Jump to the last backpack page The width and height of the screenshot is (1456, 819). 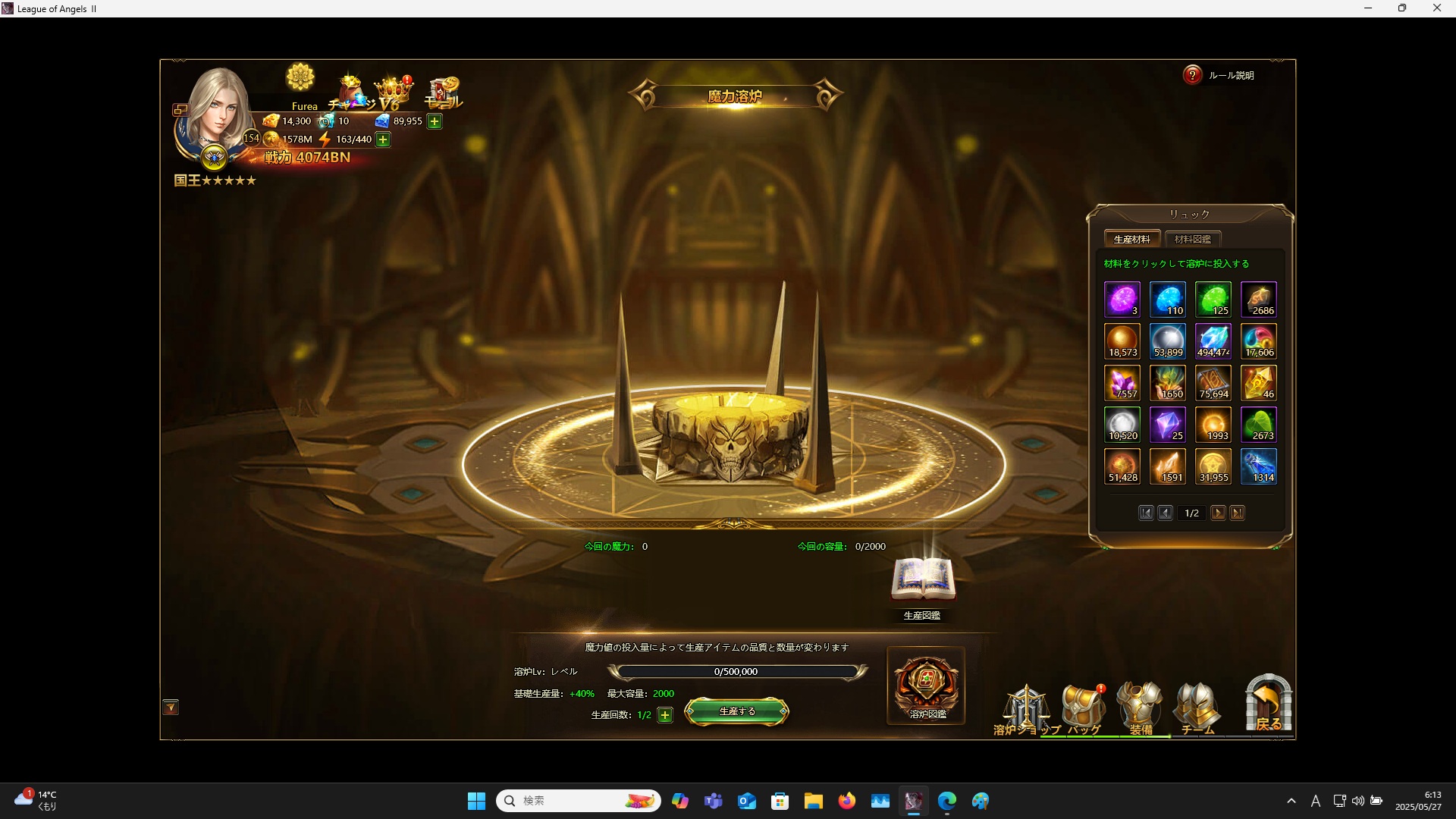point(1237,513)
